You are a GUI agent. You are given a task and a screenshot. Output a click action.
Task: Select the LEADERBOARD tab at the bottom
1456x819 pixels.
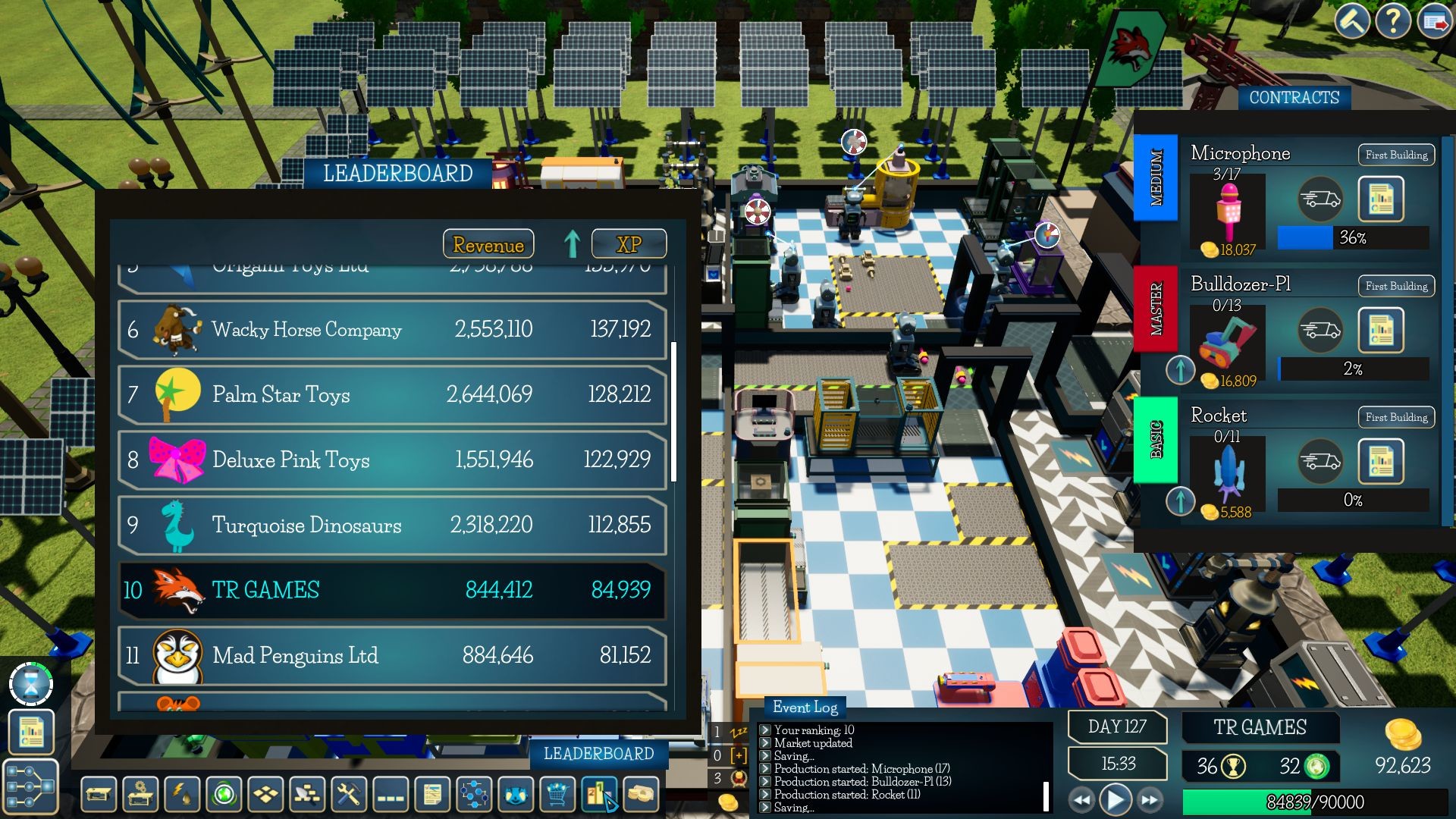point(598,754)
